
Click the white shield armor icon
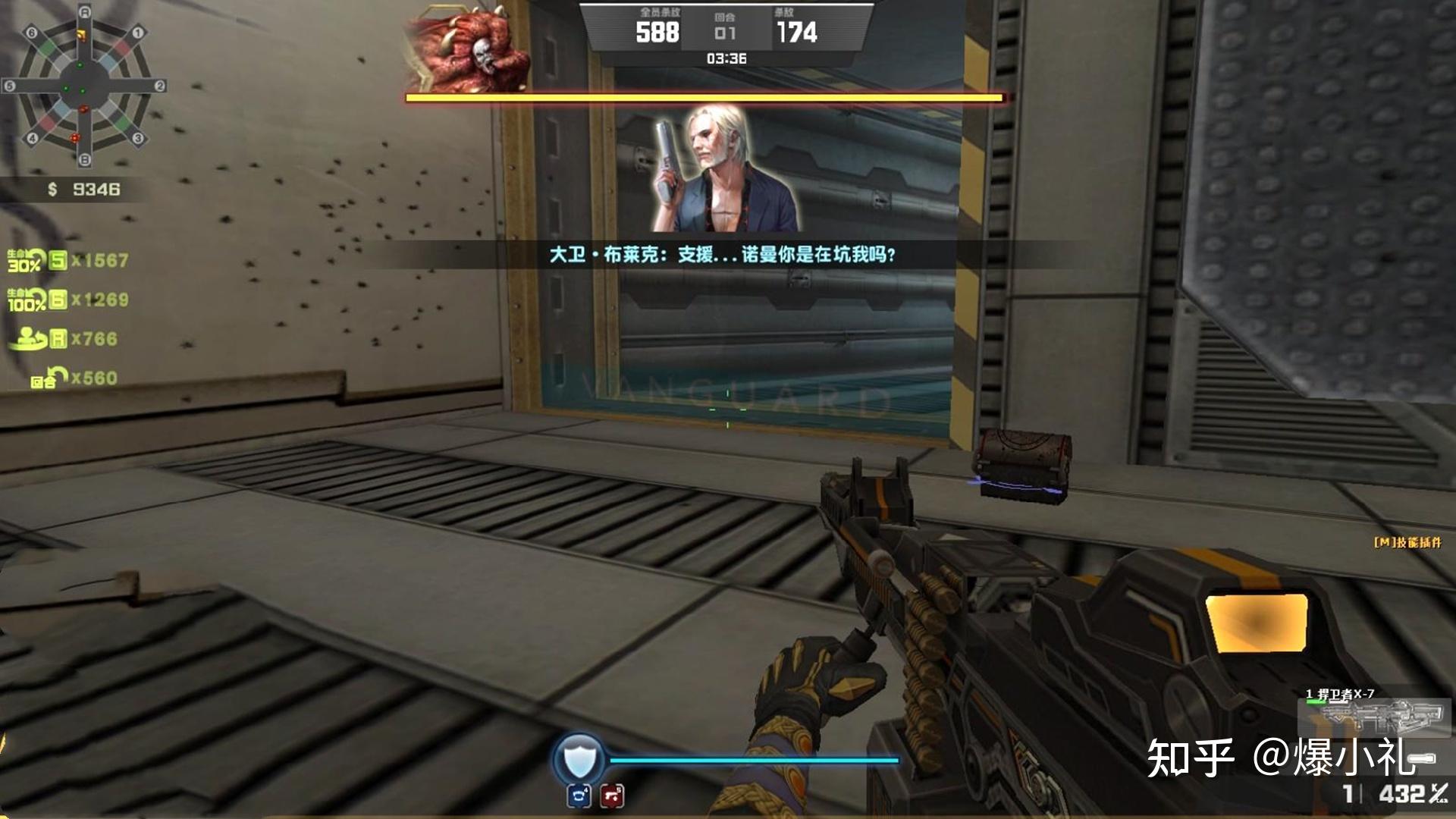pos(579,758)
